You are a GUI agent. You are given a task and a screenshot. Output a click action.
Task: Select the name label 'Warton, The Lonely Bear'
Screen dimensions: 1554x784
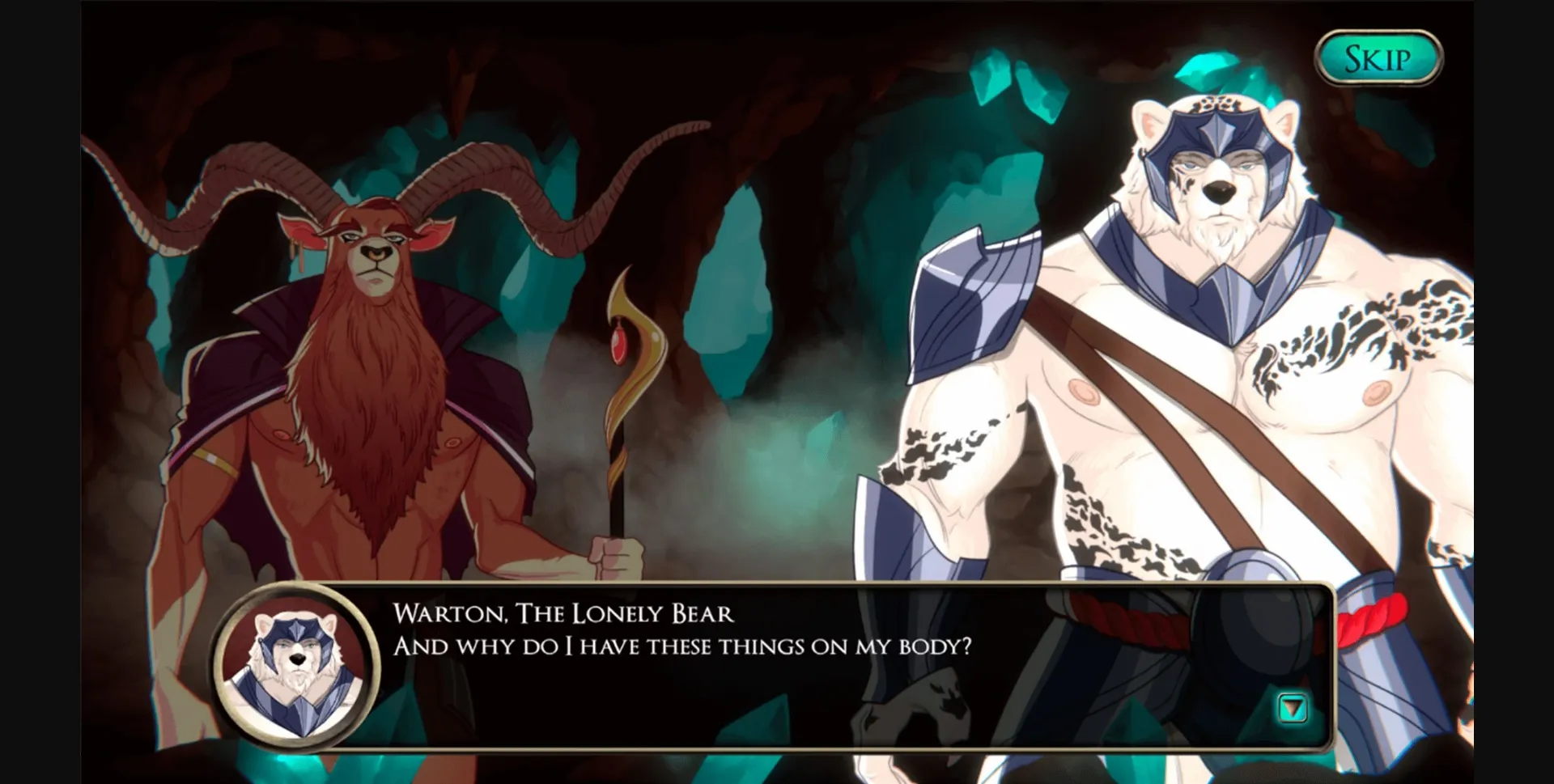click(563, 613)
